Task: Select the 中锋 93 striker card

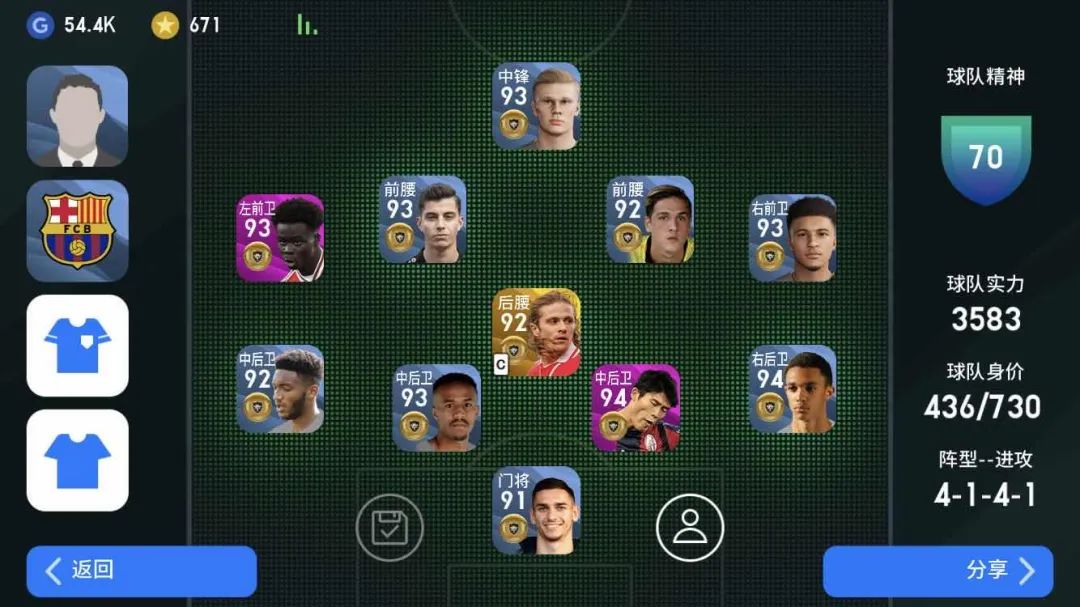Action: coord(536,107)
